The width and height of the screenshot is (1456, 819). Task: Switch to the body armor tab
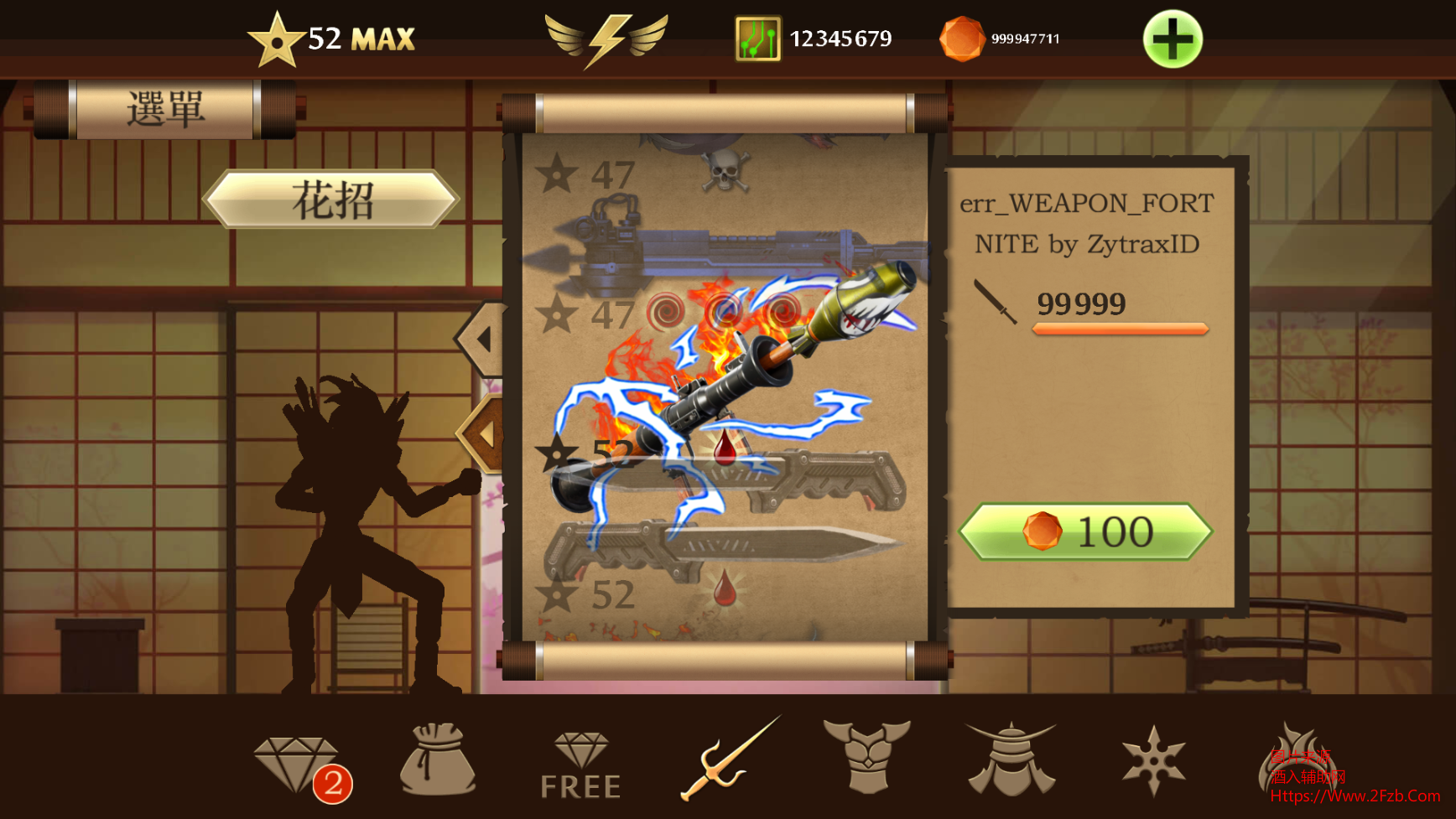866,757
